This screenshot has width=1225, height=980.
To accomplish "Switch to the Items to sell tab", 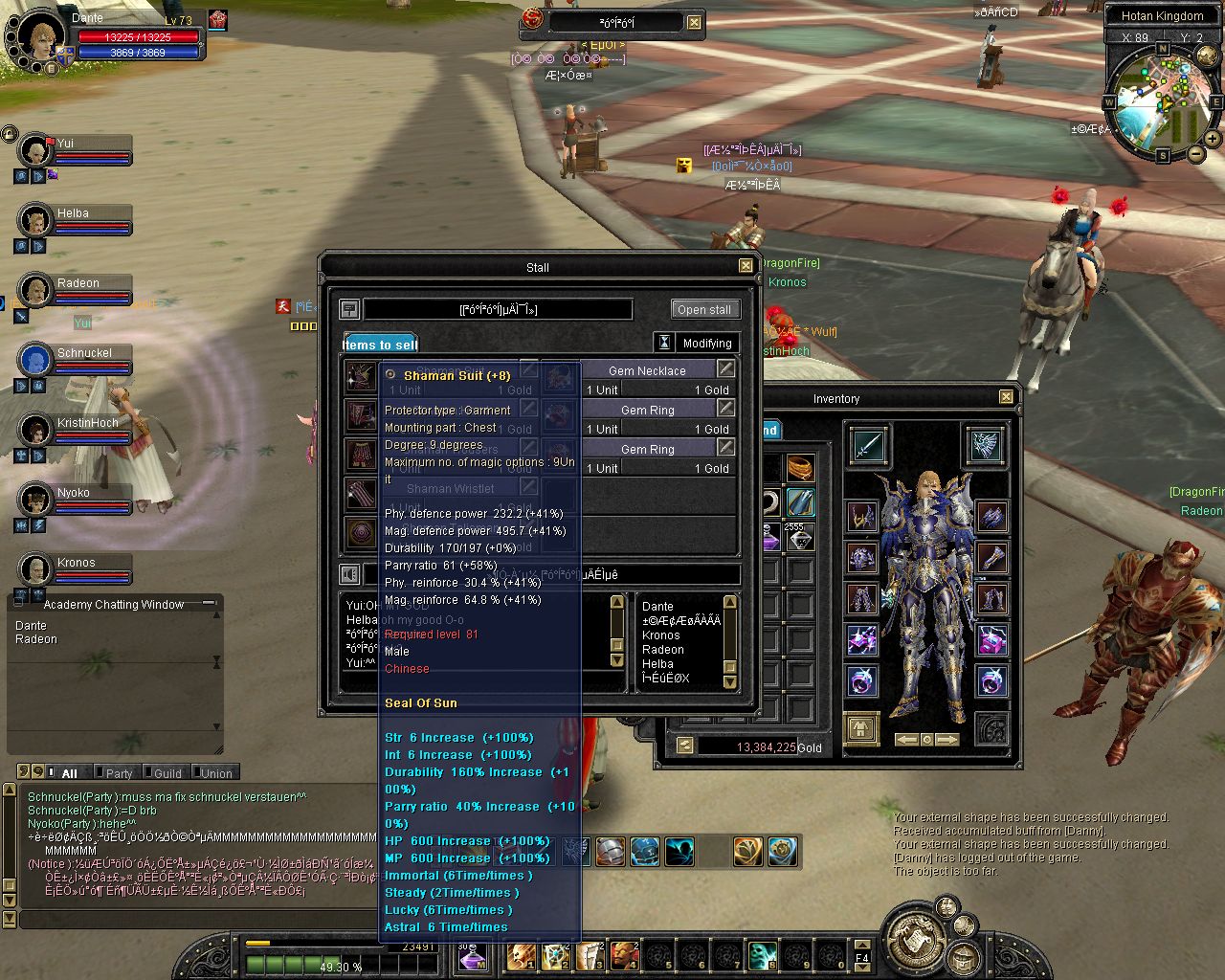I will tap(380, 345).
